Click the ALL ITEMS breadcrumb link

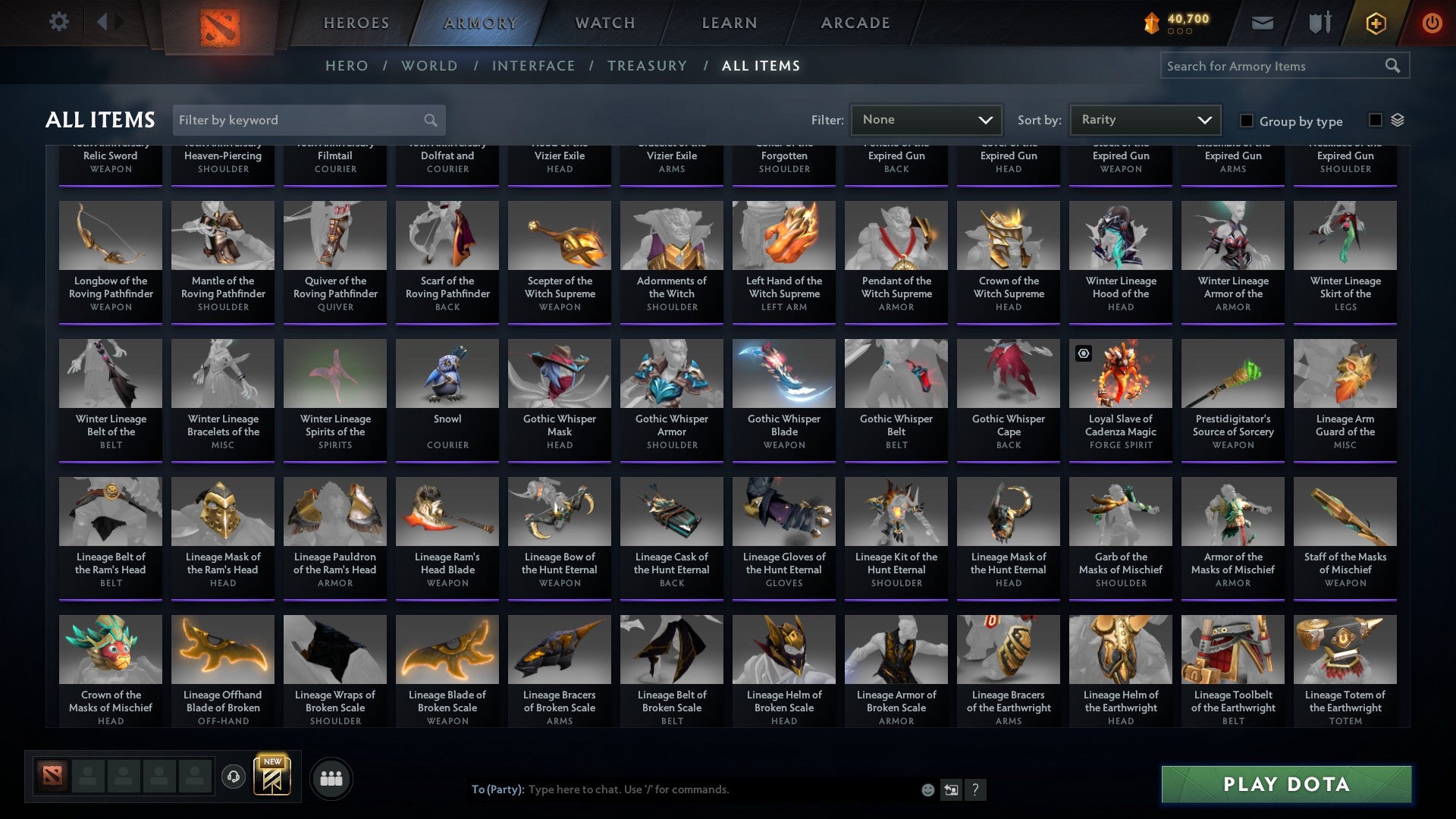click(x=760, y=66)
